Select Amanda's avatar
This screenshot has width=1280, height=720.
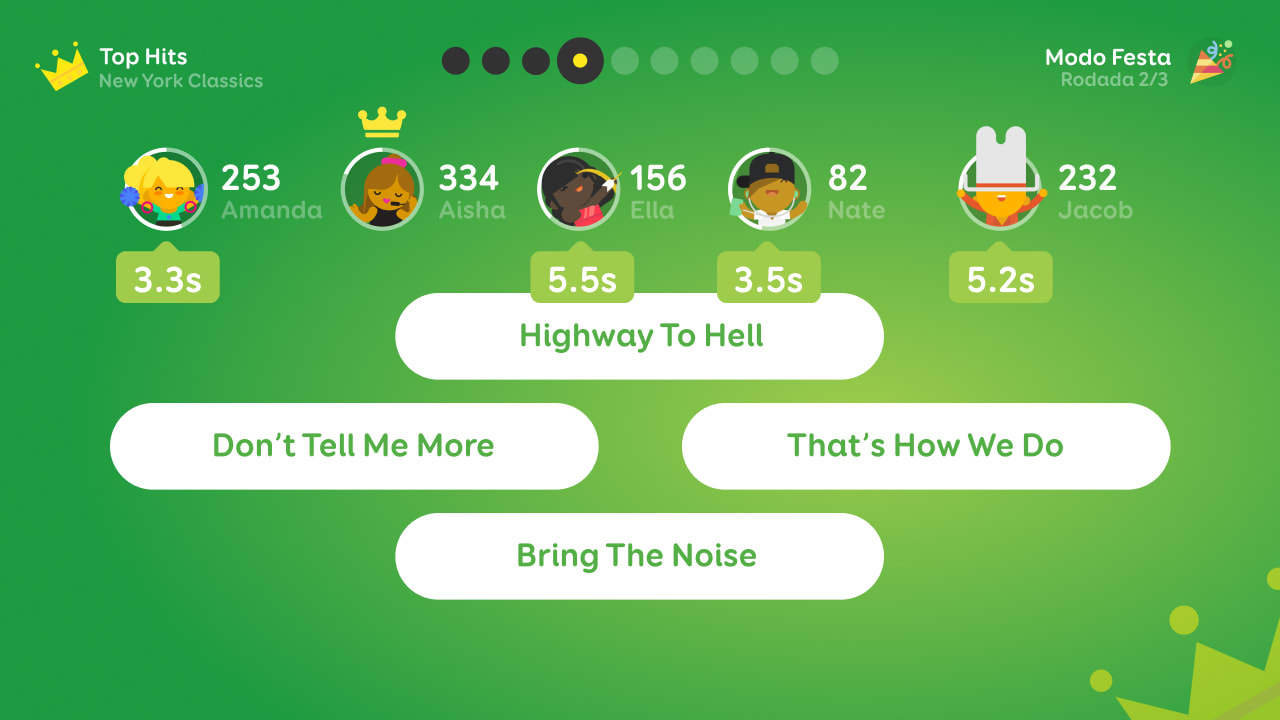coord(165,190)
